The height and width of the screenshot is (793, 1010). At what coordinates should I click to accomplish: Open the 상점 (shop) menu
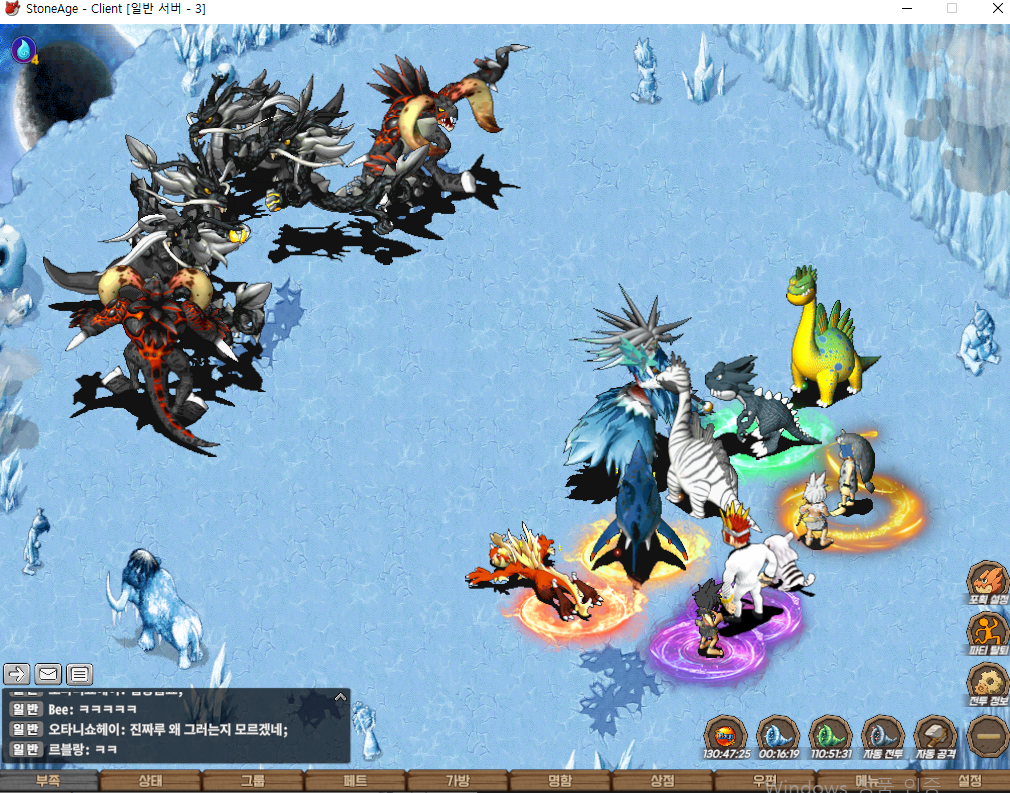click(x=662, y=781)
